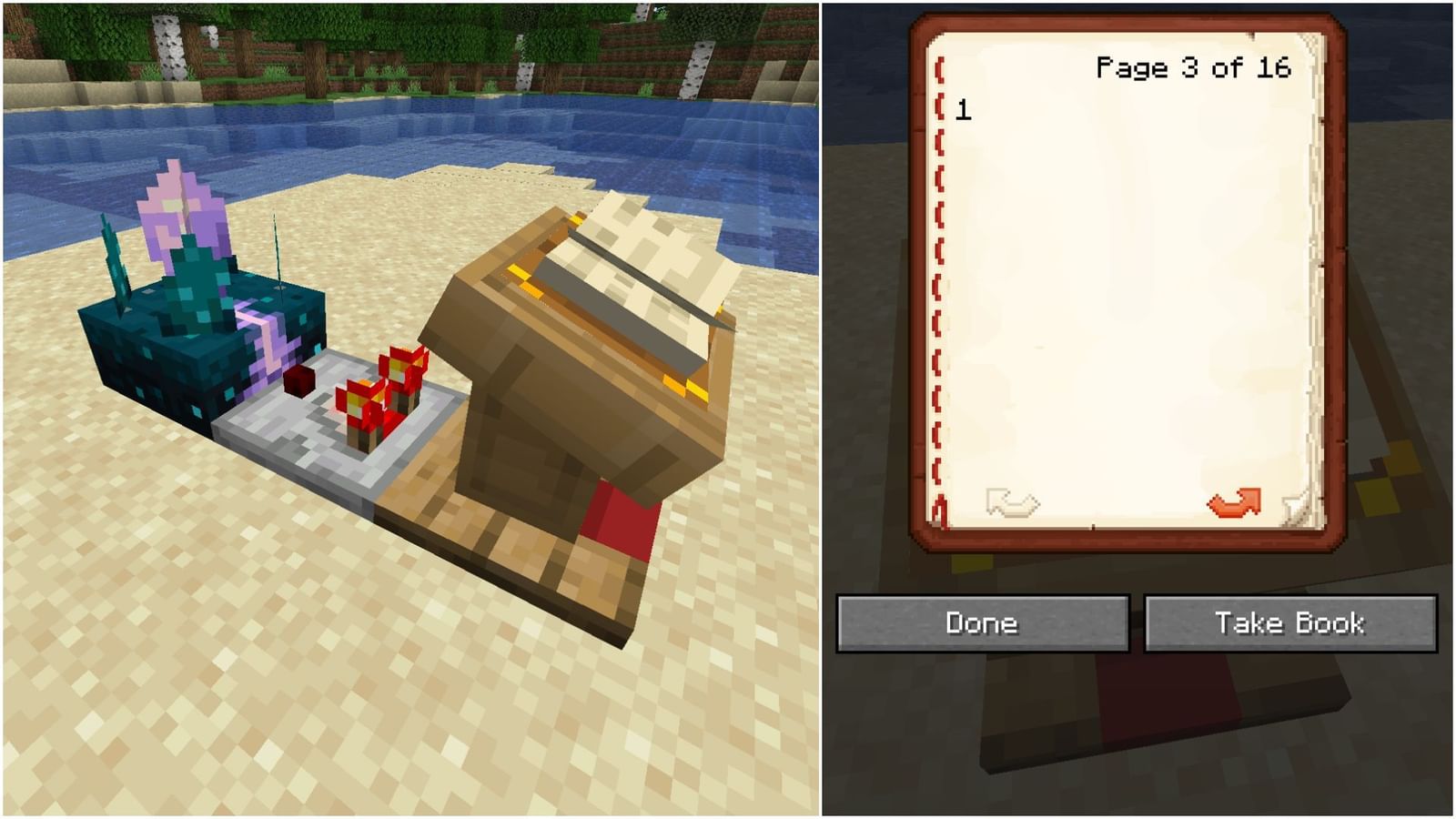Click the typed number 1 on the page

pyautogui.click(x=962, y=111)
